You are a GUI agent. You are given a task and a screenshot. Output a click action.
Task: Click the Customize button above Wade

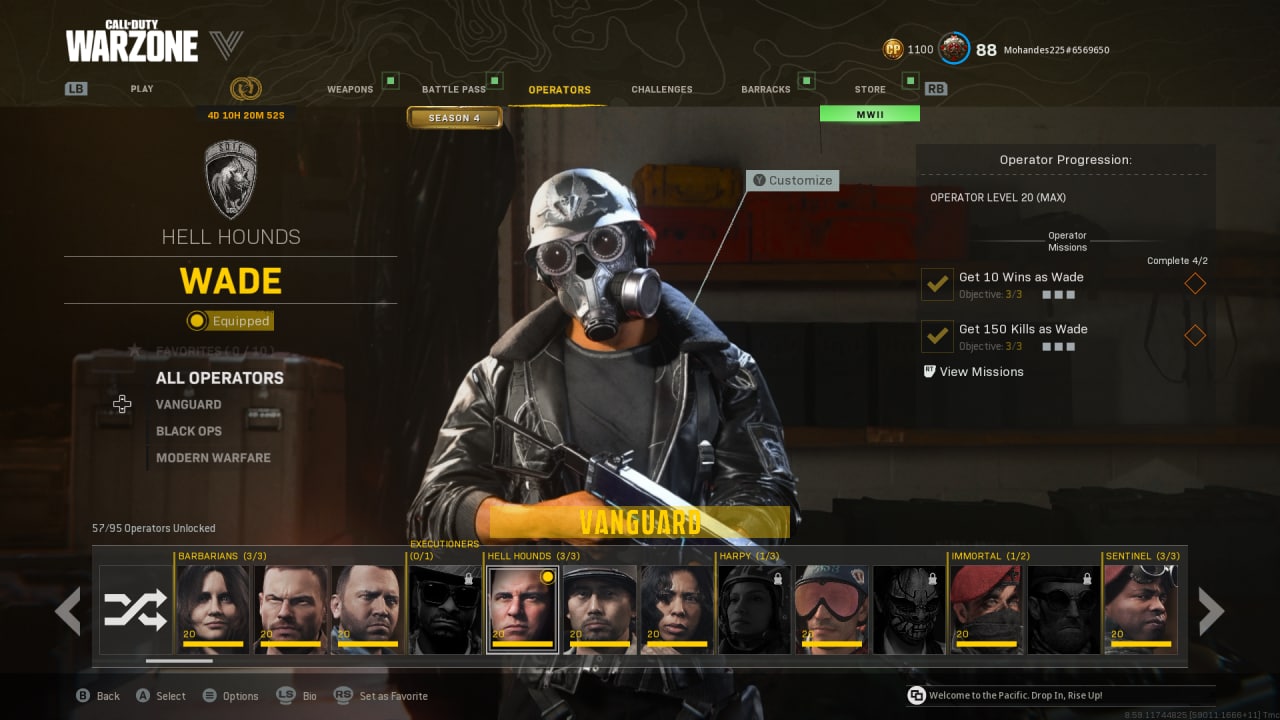tap(792, 180)
